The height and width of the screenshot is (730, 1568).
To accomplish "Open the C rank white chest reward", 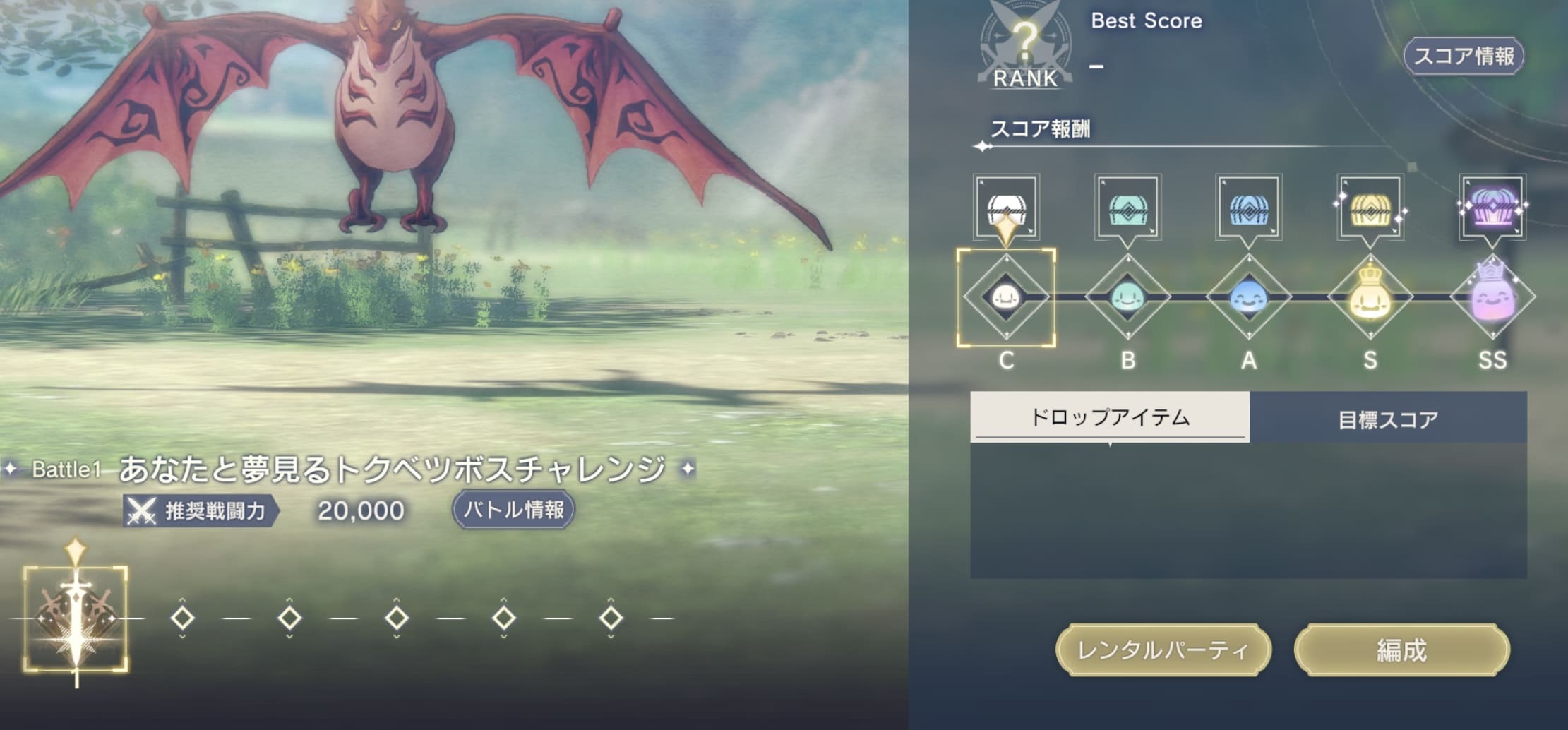I will tap(1008, 208).
